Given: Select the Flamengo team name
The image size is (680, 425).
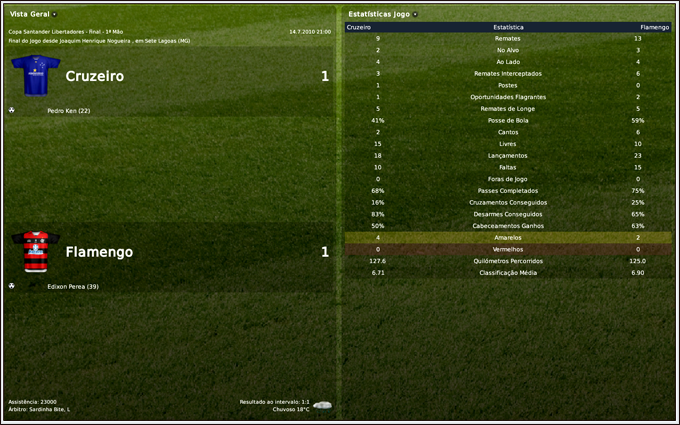Looking at the screenshot, I should pyautogui.click(x=99, y=252).
